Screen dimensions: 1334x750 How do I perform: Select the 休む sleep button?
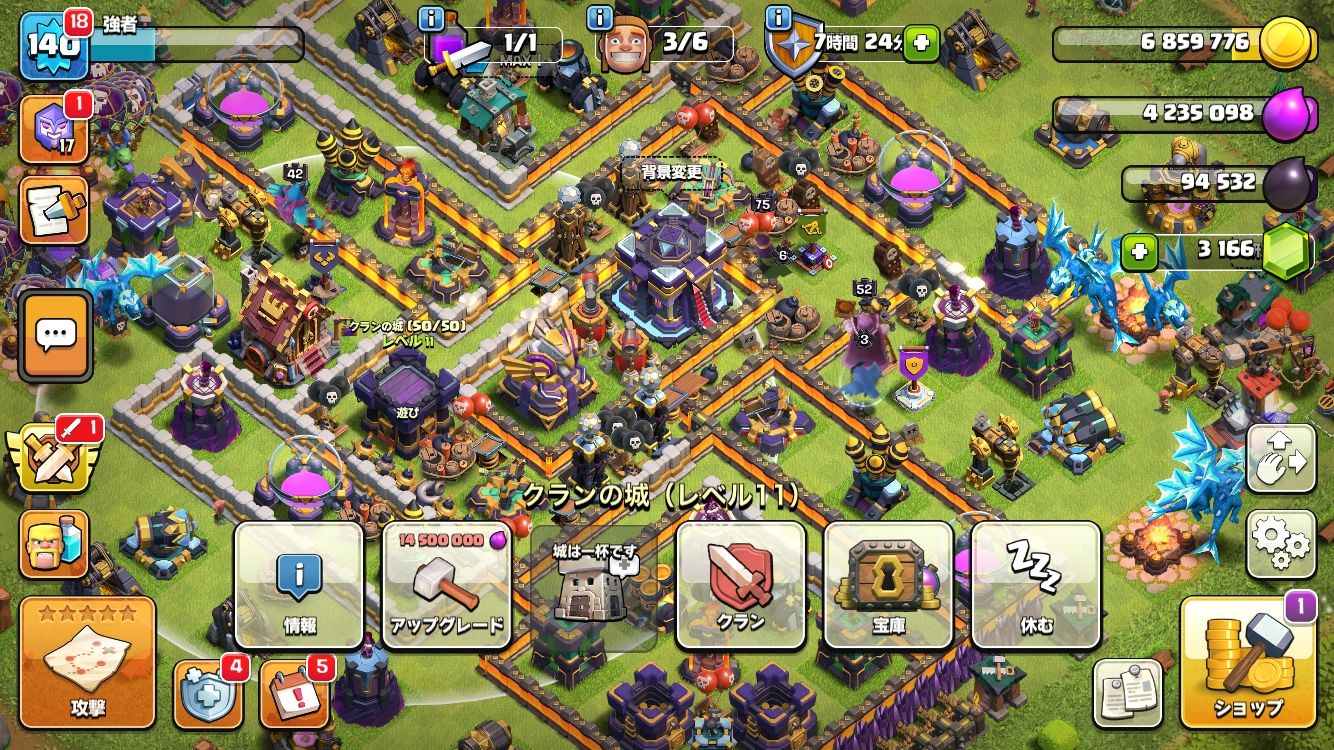click(x=1036, y=586)
